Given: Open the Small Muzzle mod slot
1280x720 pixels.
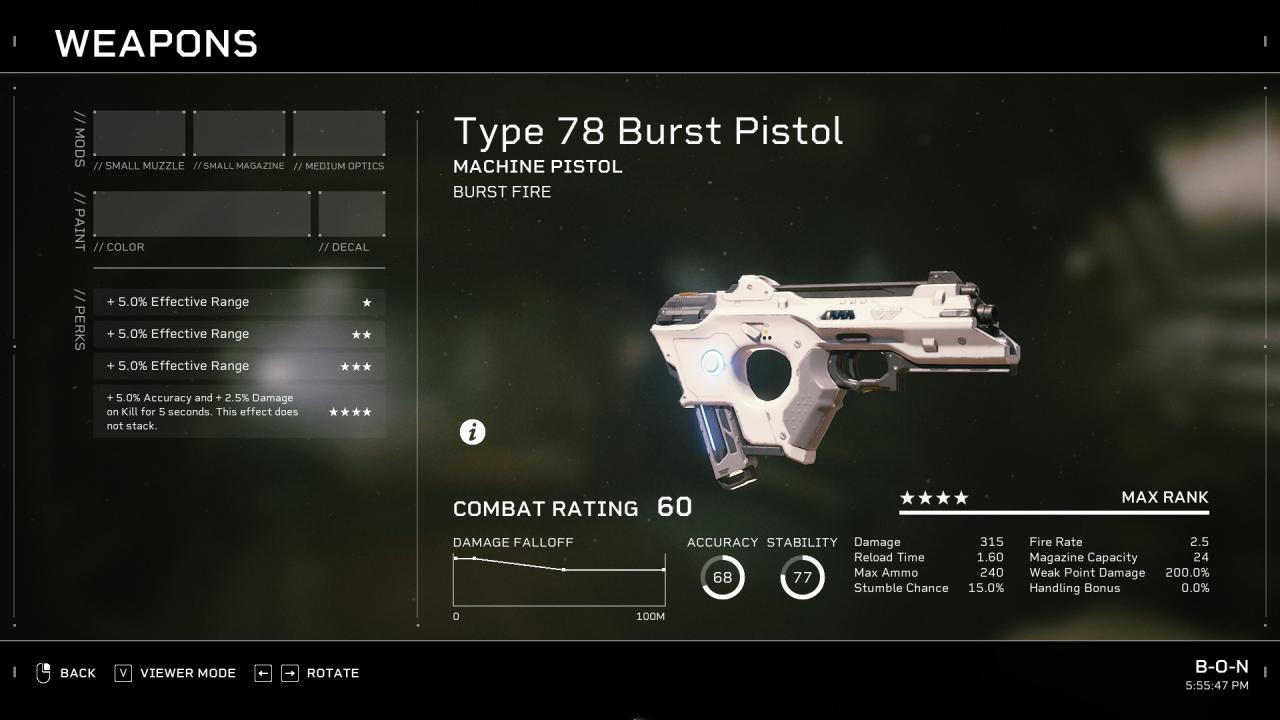Looking at the screenshot, I should point(139,134).
